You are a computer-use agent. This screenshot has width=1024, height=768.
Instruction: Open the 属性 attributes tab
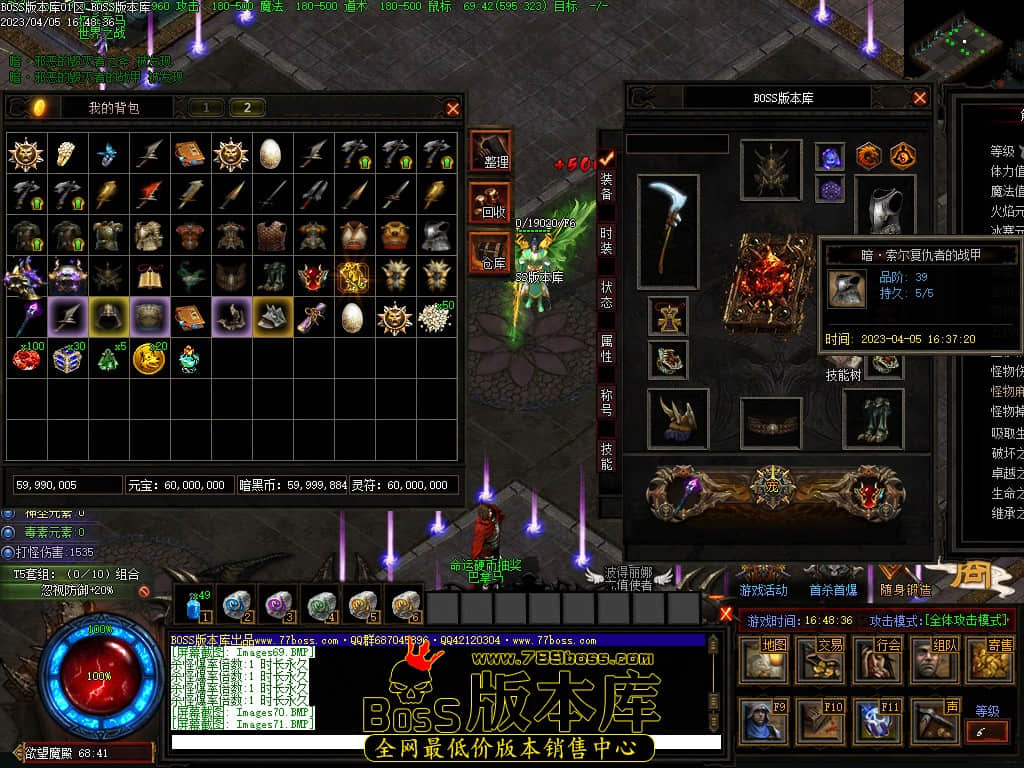point(606,349)
